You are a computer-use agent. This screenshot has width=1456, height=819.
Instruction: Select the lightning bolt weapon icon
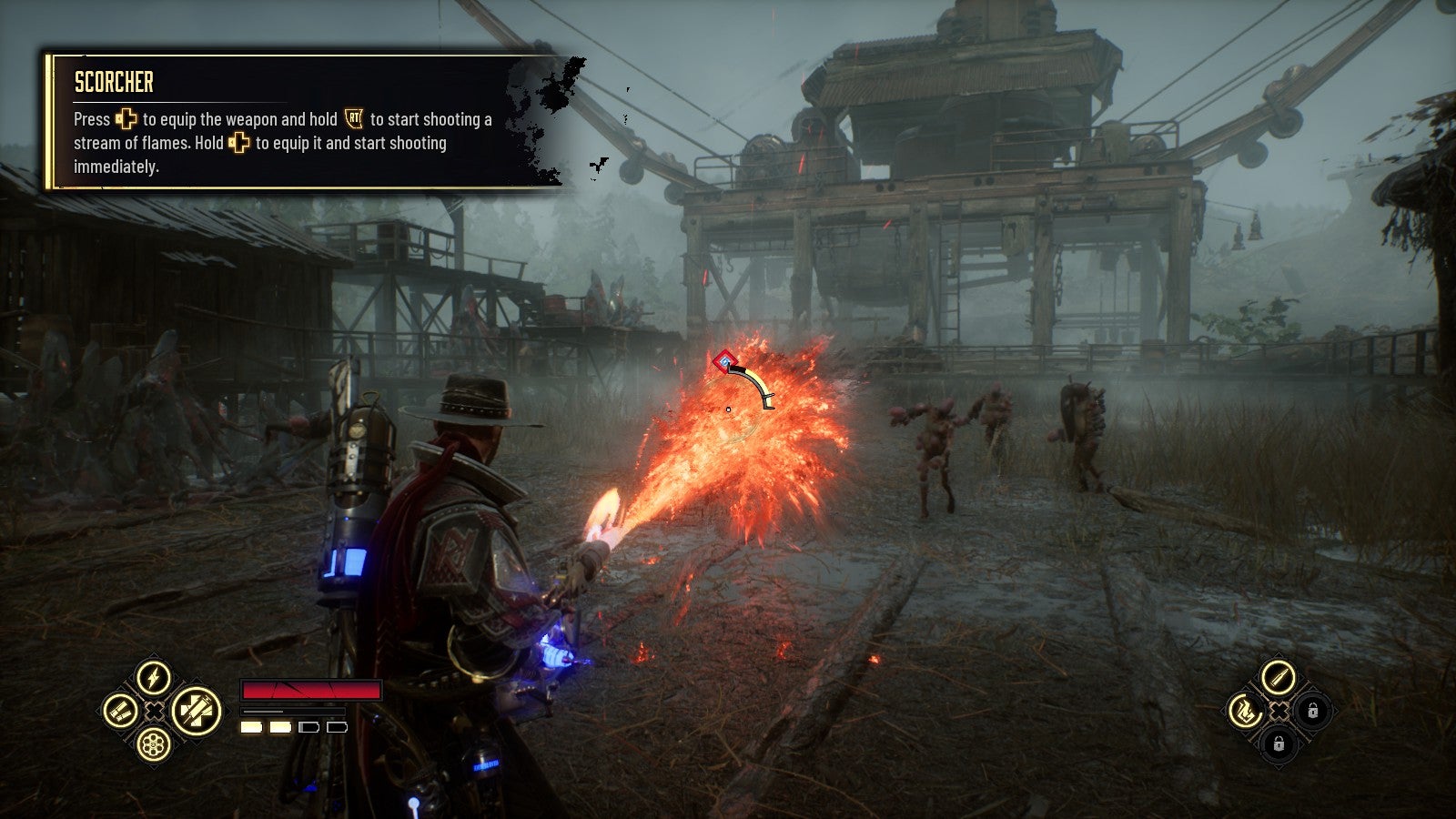(154, 678)
